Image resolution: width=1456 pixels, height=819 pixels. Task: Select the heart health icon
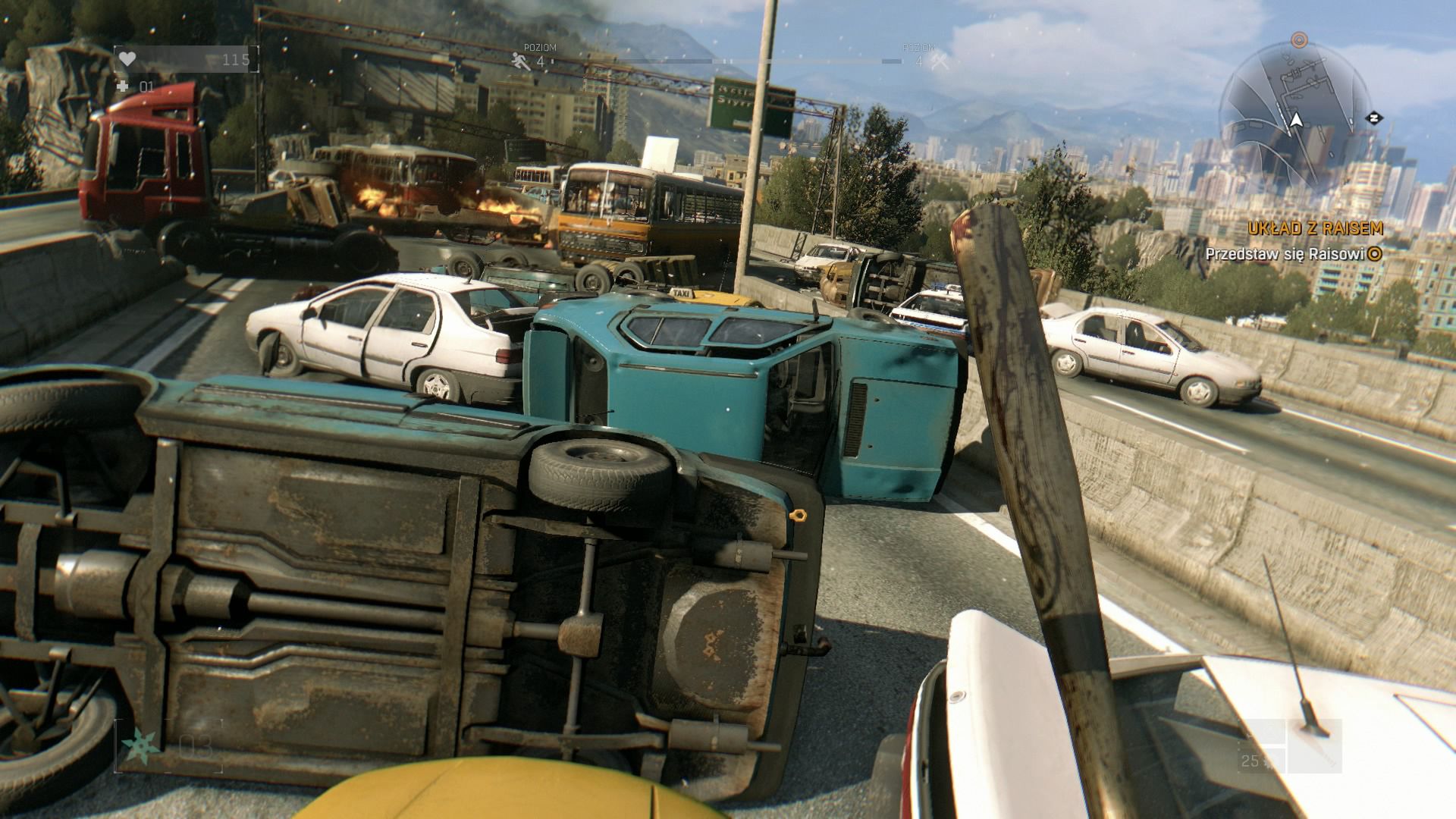(127, 59)
